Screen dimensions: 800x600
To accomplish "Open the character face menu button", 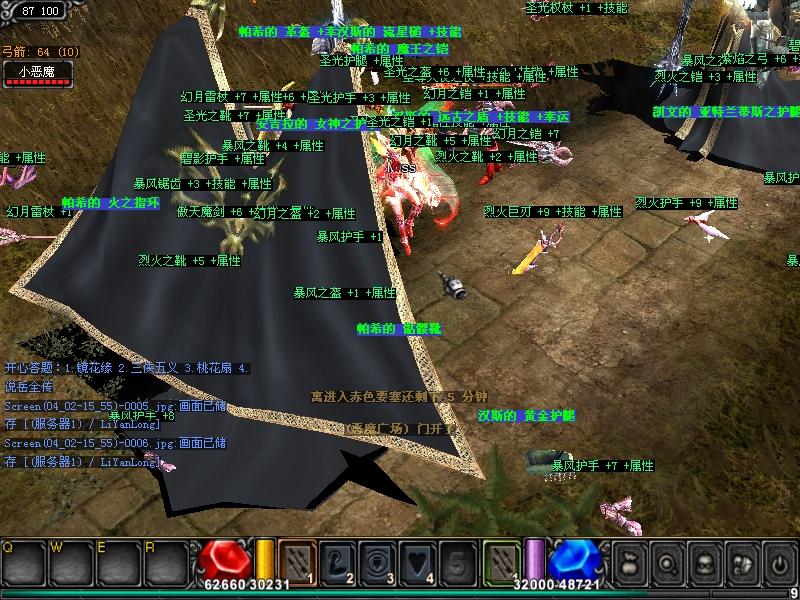I will (704, 563).
